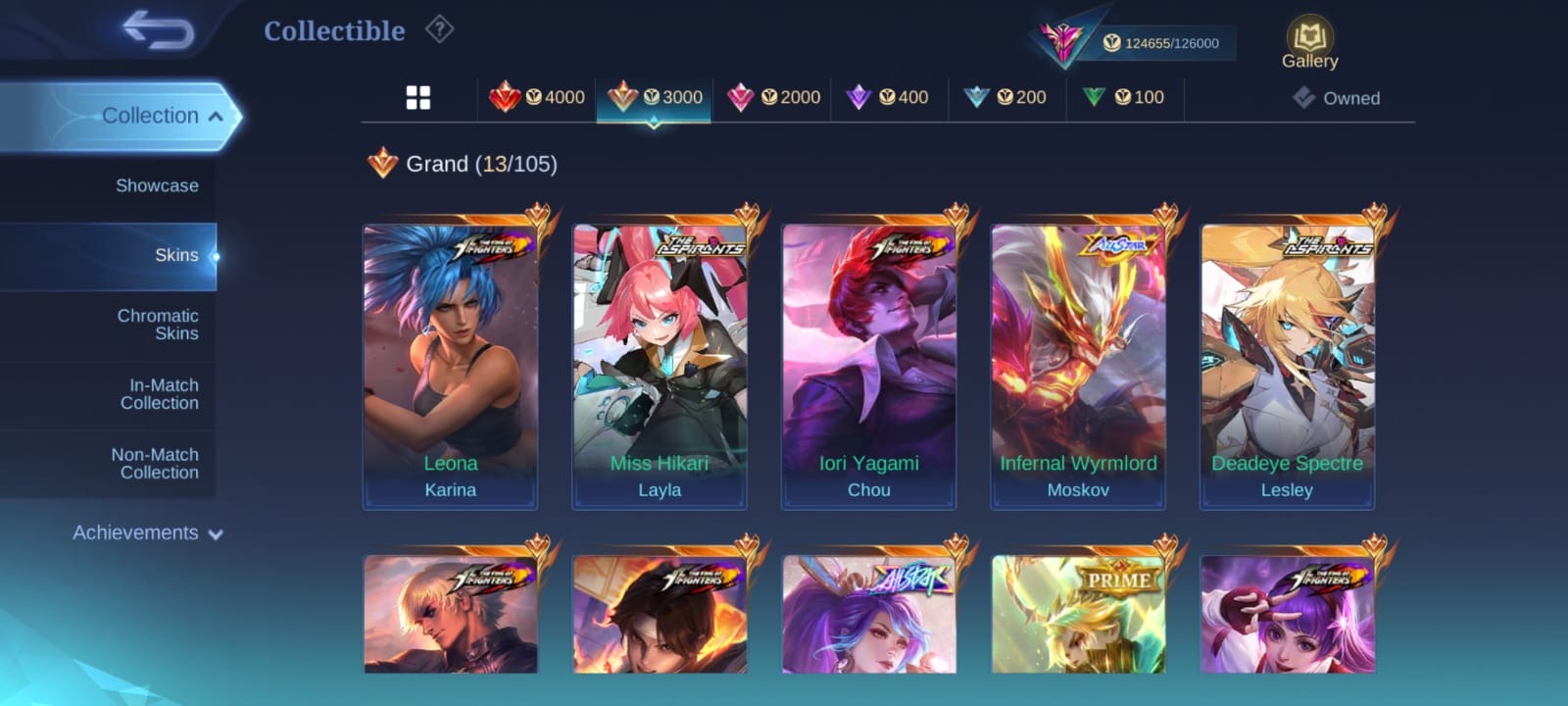Select Moskov's Infernal Wyrmlord skin card
Image resolution: width=1568 pixels, height=706 pixels.
[1078, 366]
